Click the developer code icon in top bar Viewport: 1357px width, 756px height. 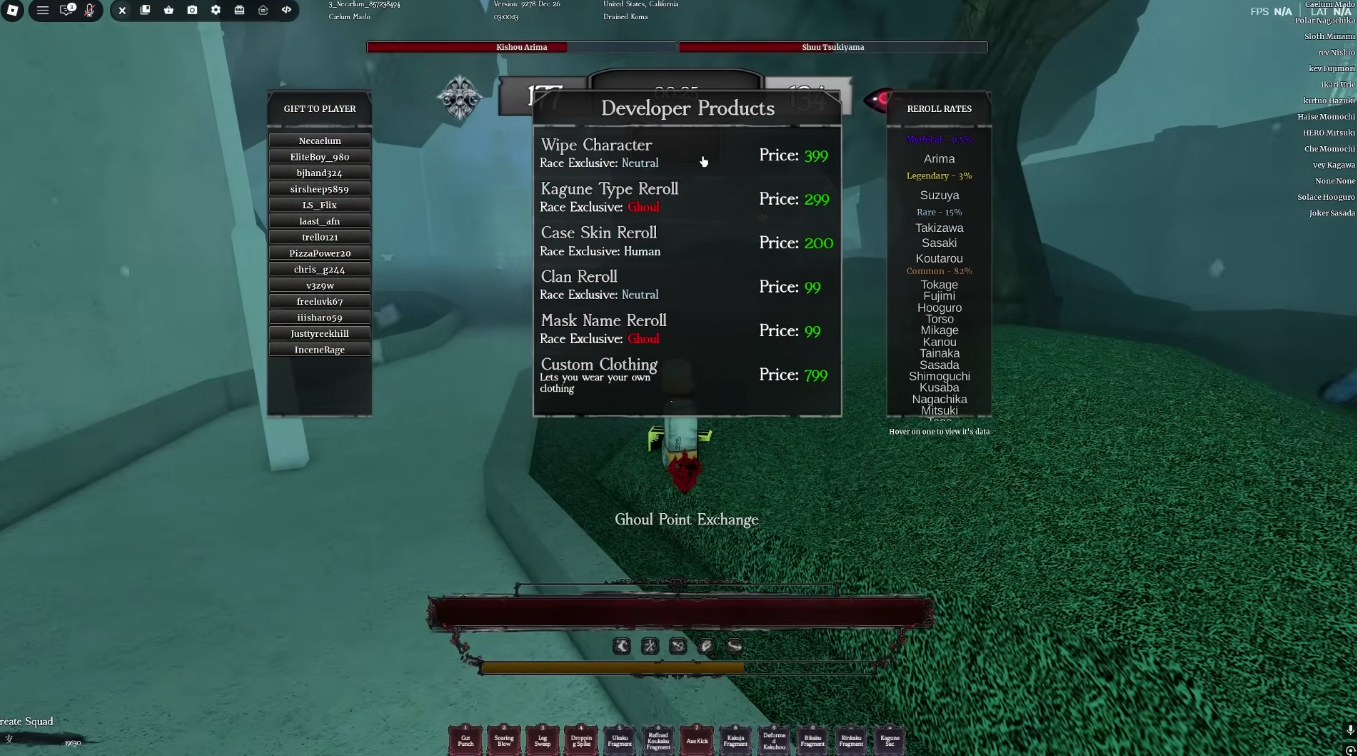click(x=287, y=11)
